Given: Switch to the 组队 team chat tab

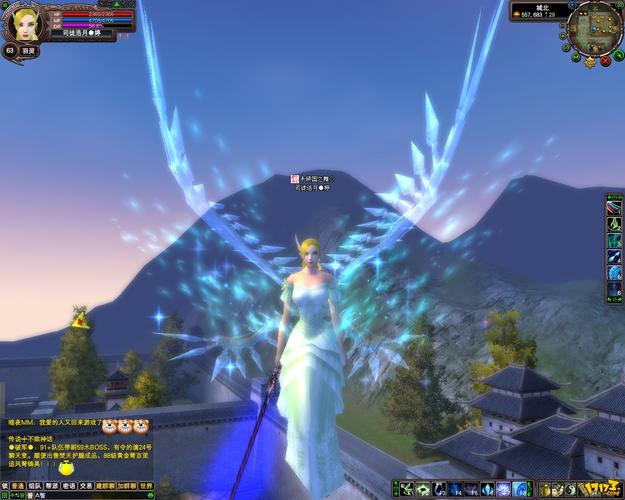Looking at the screenshot, I should point(35,484).
